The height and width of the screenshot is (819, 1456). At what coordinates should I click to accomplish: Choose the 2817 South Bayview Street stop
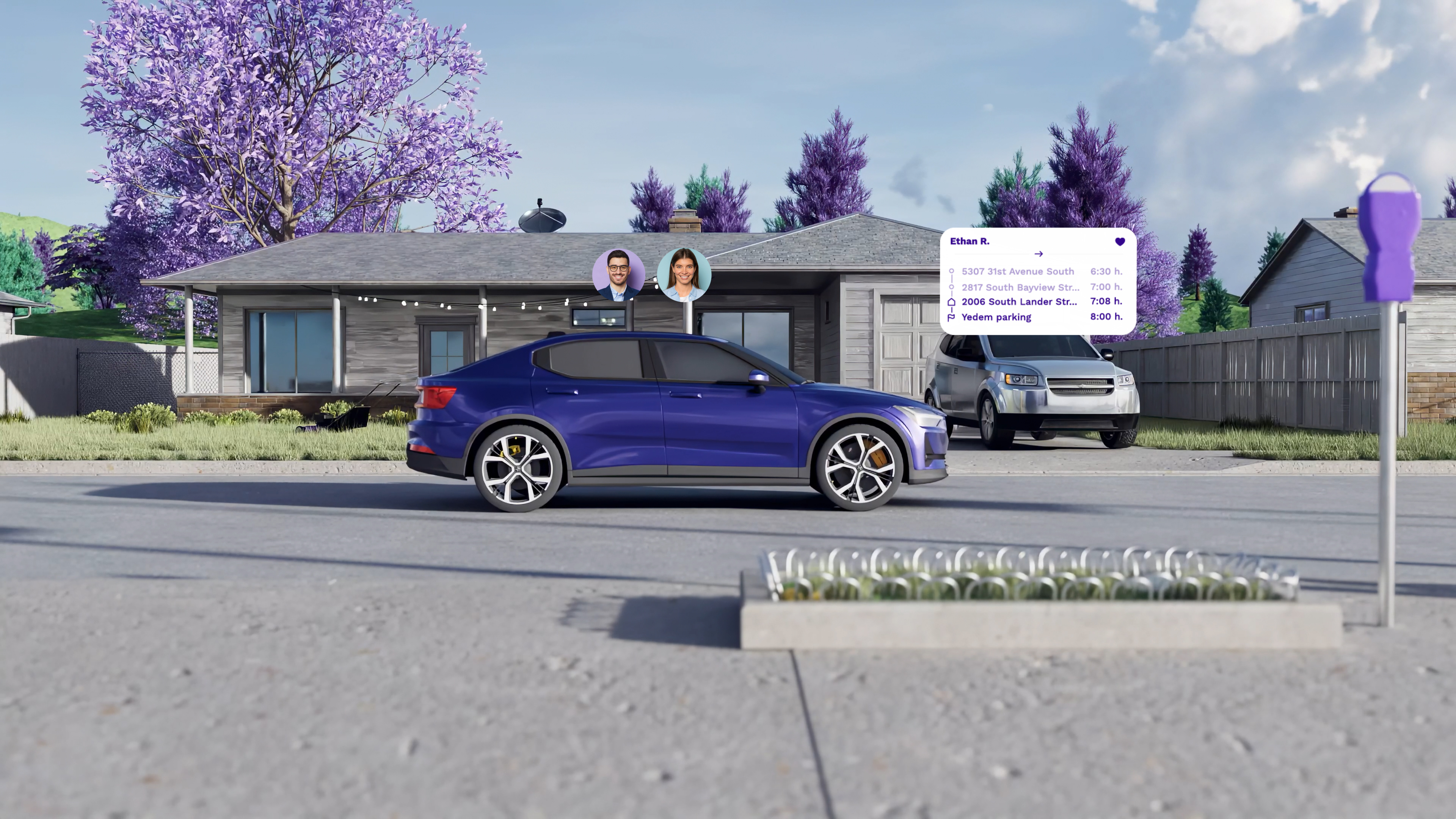click(1020, 287)
